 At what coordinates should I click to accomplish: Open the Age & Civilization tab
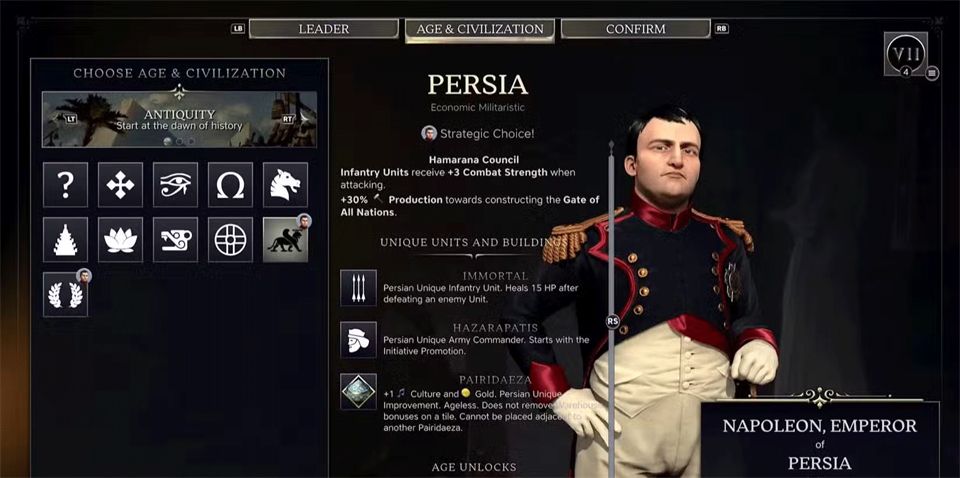pos(479,29)
